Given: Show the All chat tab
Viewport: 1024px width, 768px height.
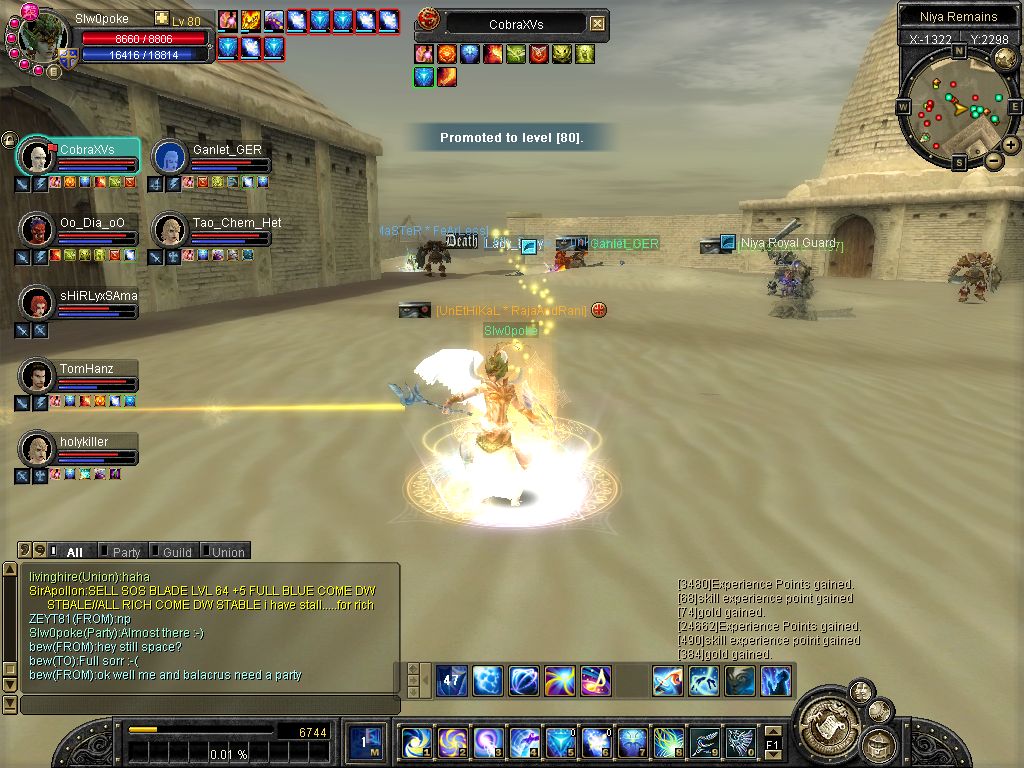Looking at the screenshot, I should (74, 551).
